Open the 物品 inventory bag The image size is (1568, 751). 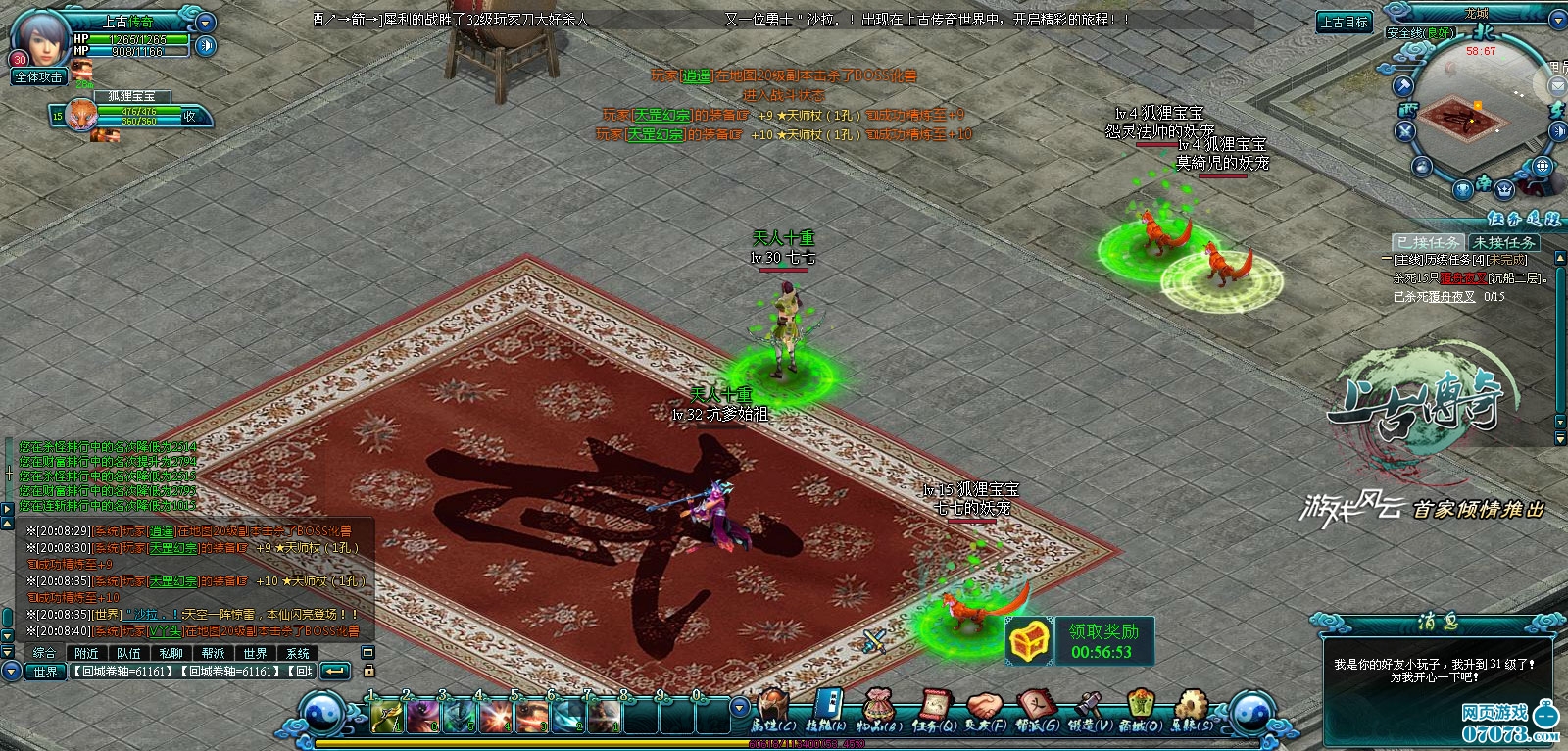(879, 710)
